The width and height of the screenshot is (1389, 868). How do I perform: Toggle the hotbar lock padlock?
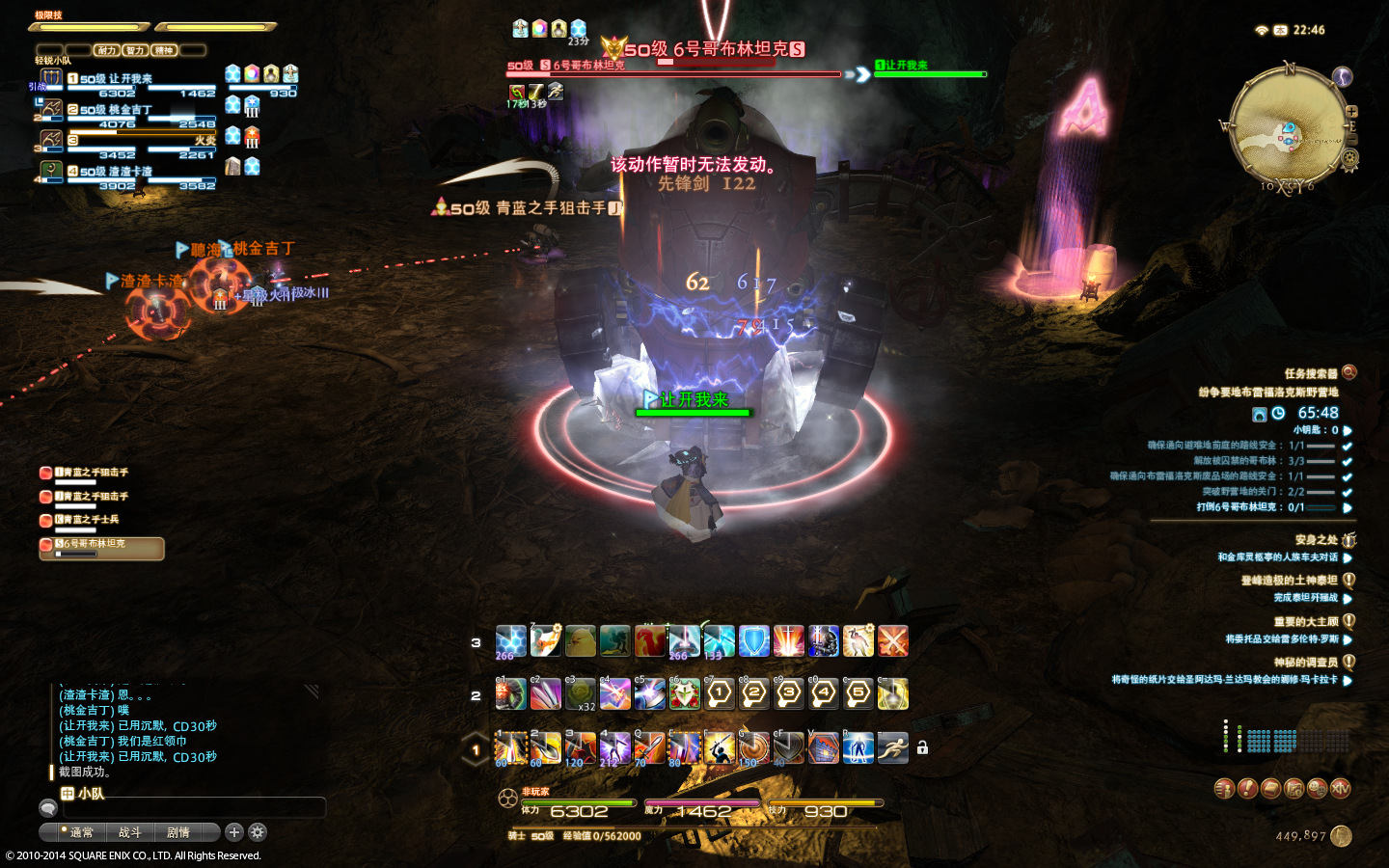(922, 747)
